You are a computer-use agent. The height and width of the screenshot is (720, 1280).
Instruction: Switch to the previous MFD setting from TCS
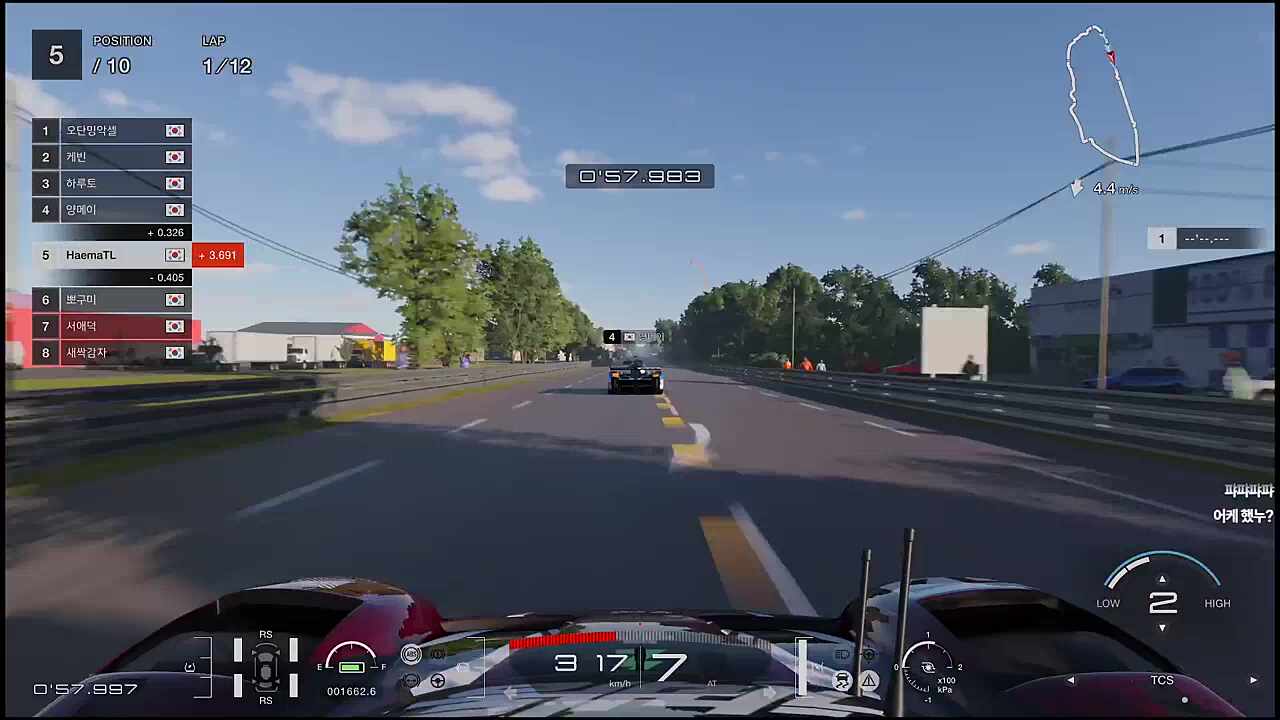[x=1071, y=680]
